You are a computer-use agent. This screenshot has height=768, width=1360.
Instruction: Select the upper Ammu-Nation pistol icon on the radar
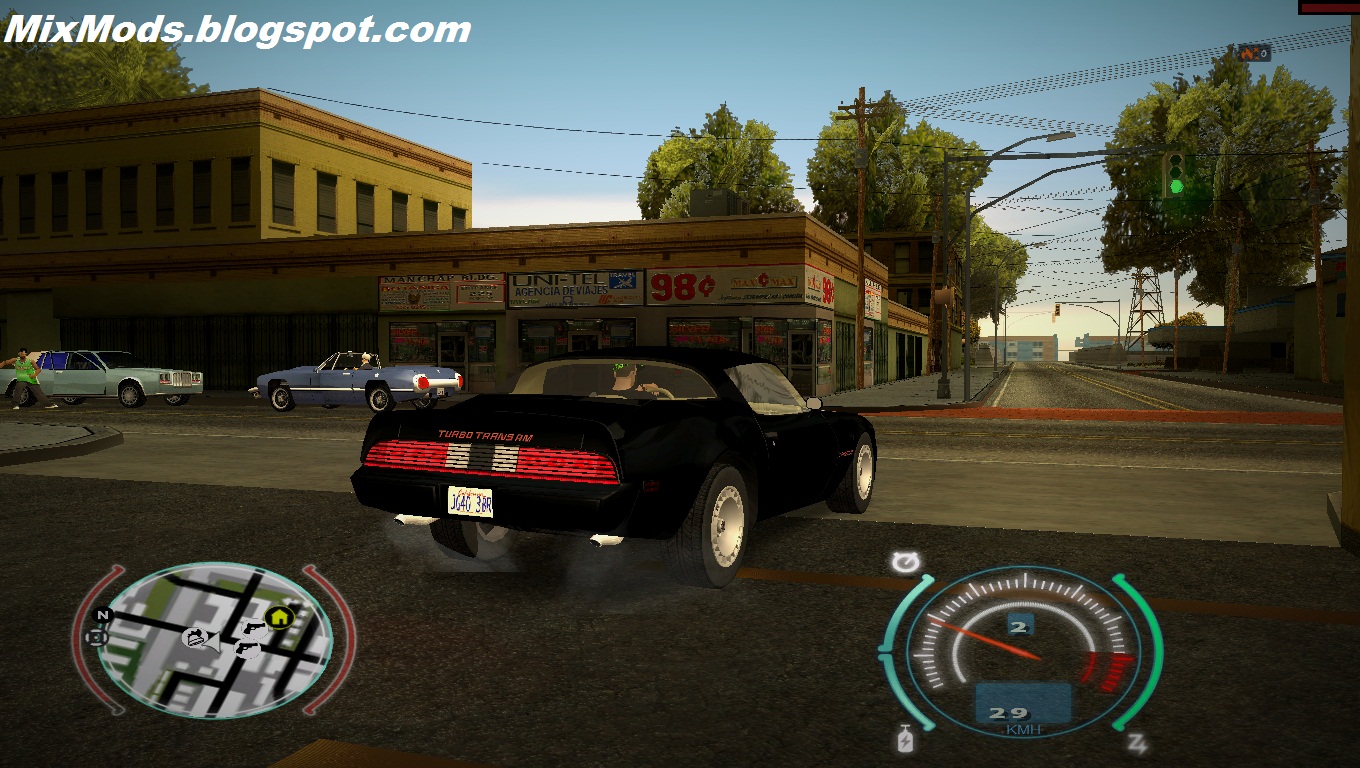click(254, 628)
